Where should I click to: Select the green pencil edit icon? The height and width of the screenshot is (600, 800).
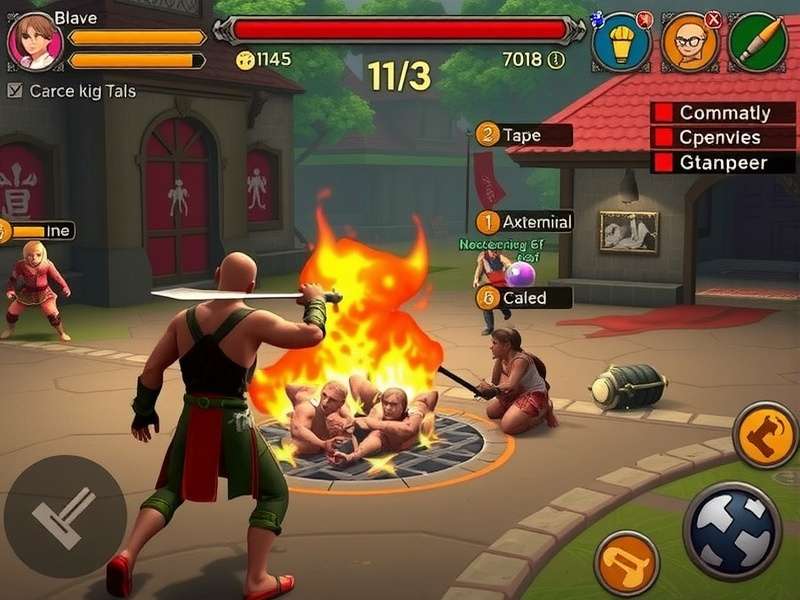coord(757,42)
